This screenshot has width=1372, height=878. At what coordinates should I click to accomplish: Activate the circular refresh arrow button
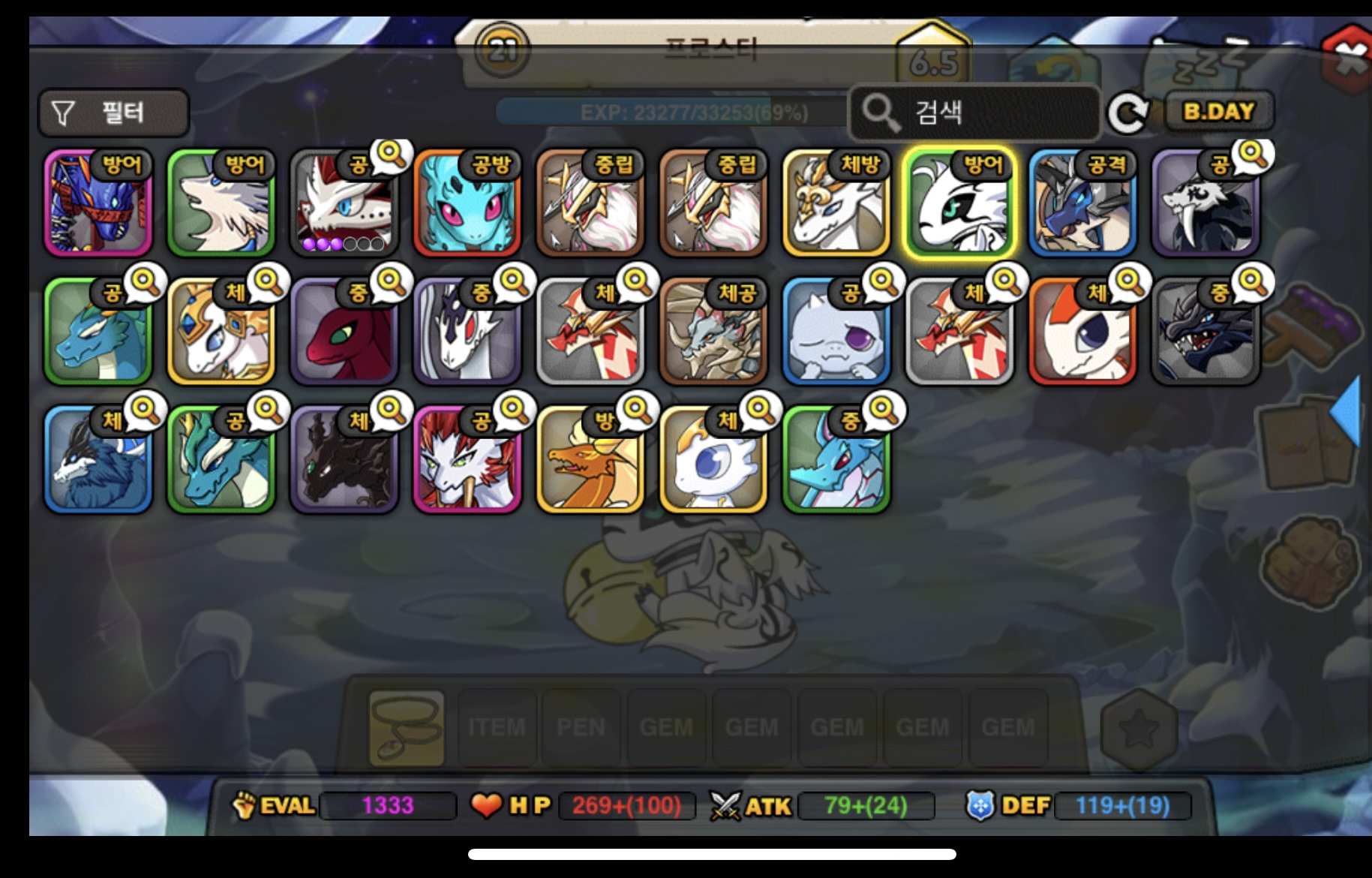click(1128, 113)
